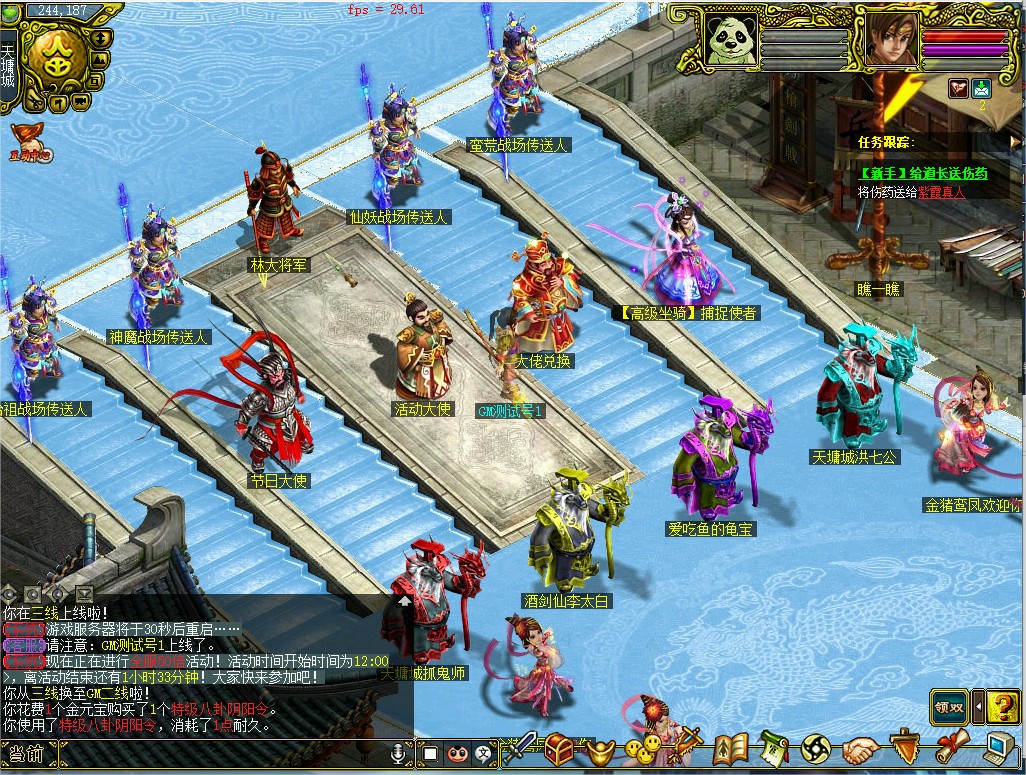Click the mountain map button beside the minimap
This screenshot has width=1026, height=775.
point(99,59)
